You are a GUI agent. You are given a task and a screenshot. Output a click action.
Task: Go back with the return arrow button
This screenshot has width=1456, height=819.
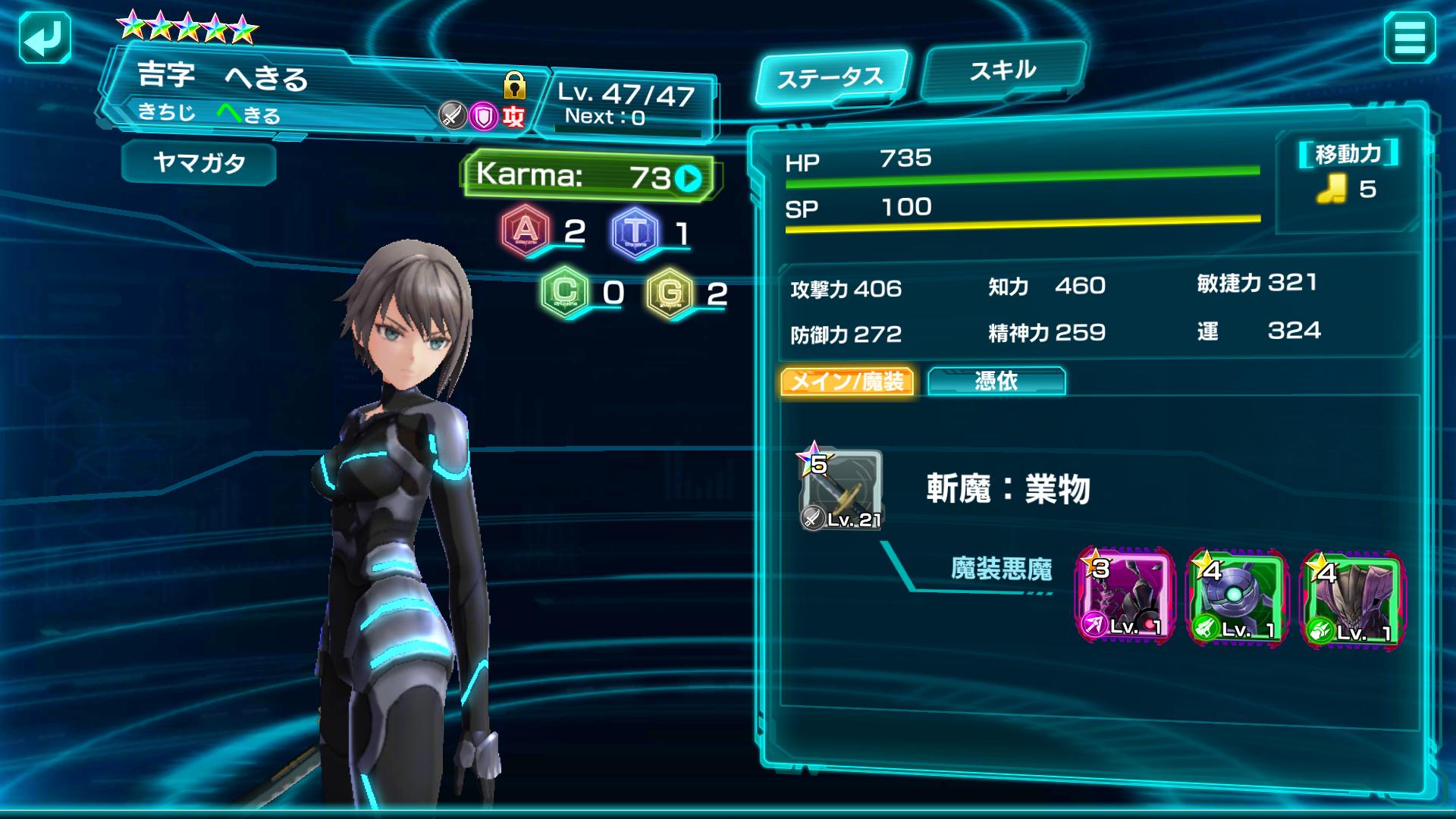[44, 38]
